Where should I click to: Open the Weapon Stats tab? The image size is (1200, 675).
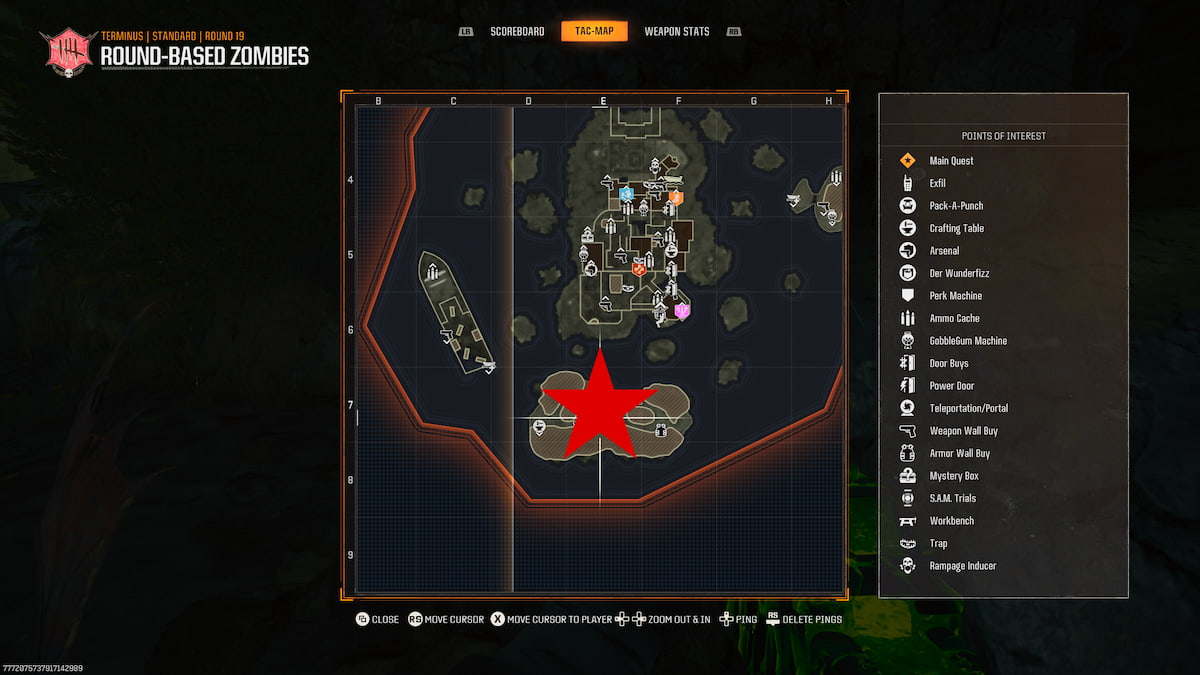click(677, 32)
